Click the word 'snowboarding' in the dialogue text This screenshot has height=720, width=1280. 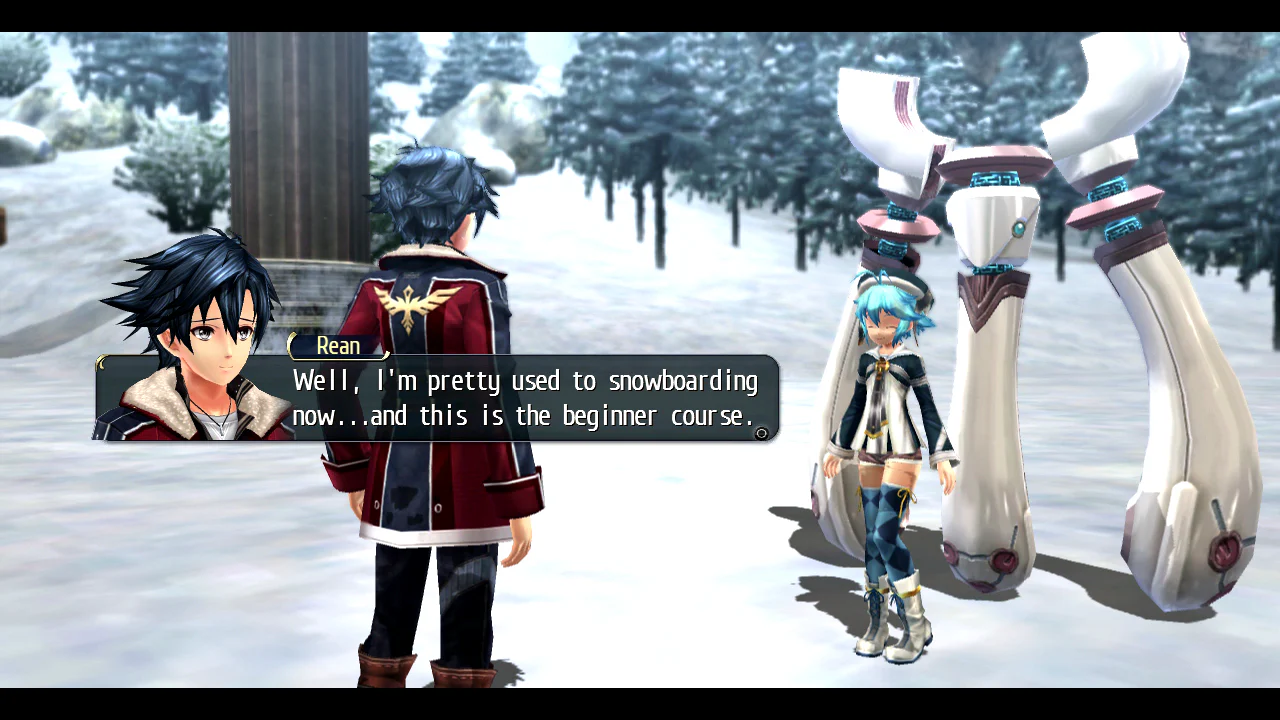tap(685, 381)
